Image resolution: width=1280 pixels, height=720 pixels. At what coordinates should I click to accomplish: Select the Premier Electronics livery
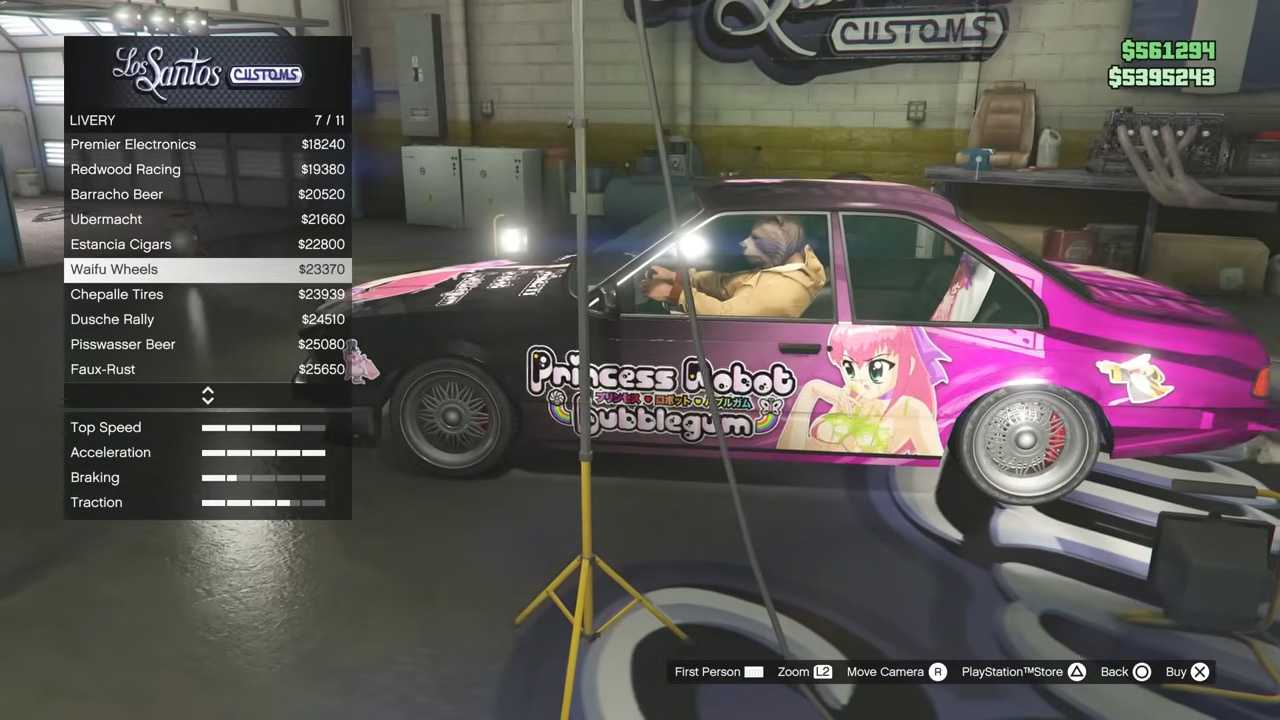pos(207,145)
